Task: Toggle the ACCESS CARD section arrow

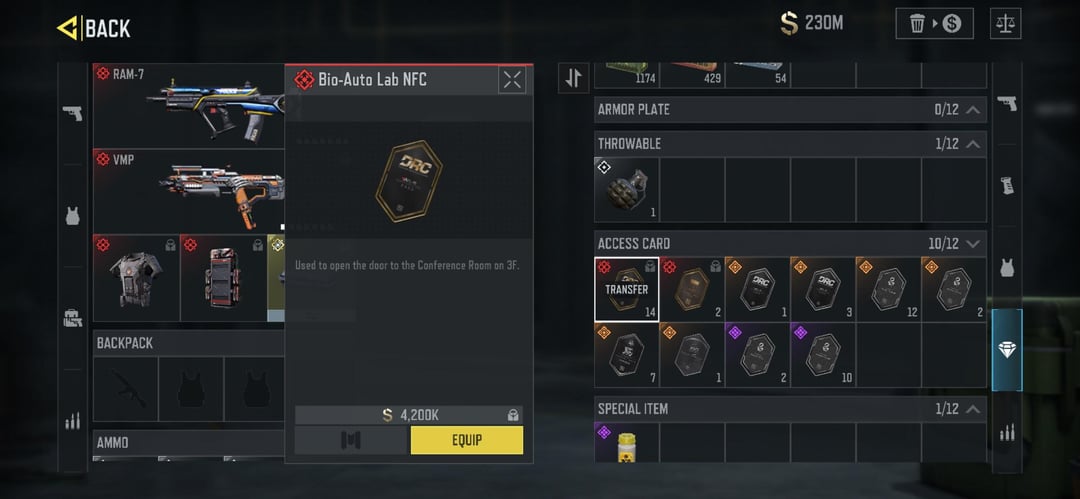Action: (972, 244)
